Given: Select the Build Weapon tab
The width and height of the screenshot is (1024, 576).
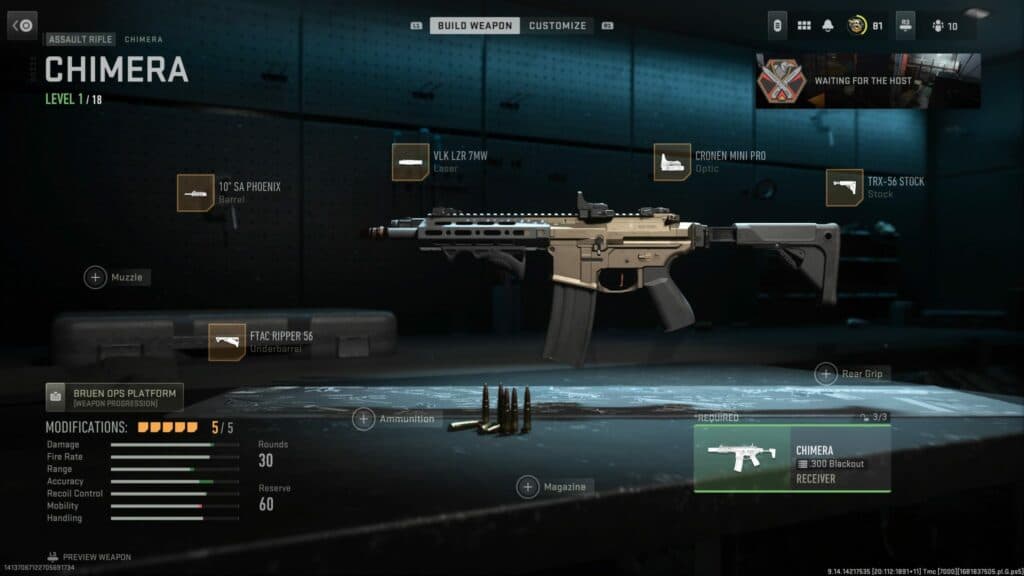Looking at the screenshot, I should tap(474, 25).
